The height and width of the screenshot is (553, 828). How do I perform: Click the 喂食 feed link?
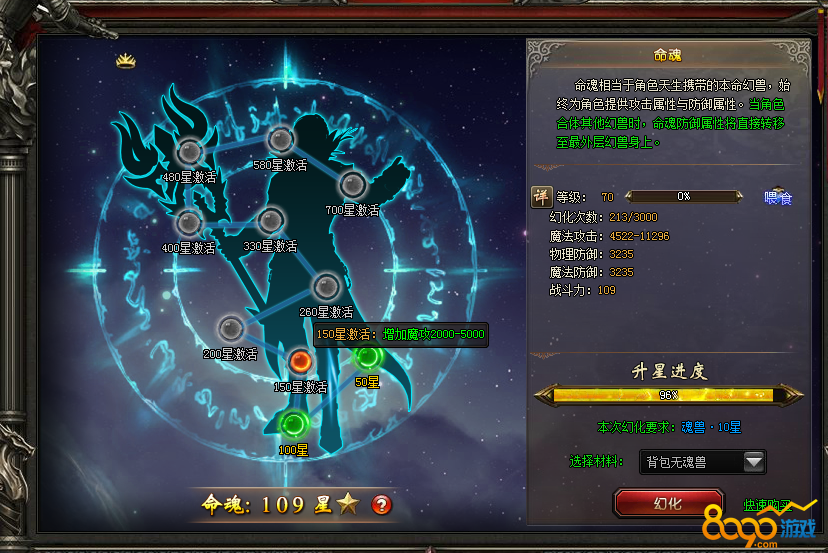[777, 198]
